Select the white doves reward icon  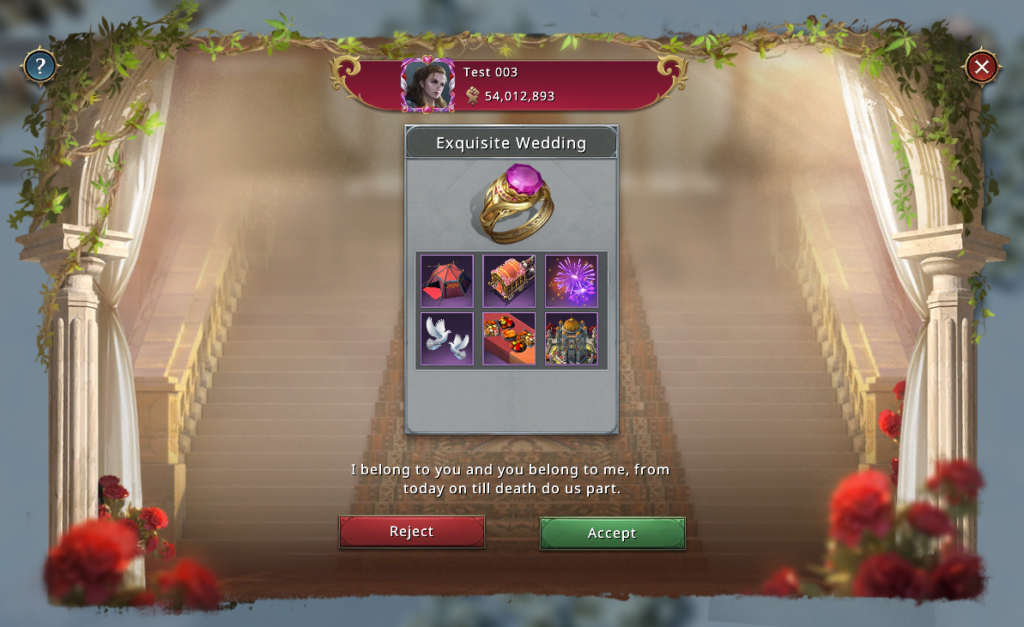pyautogui.click(x=447, y=339)
